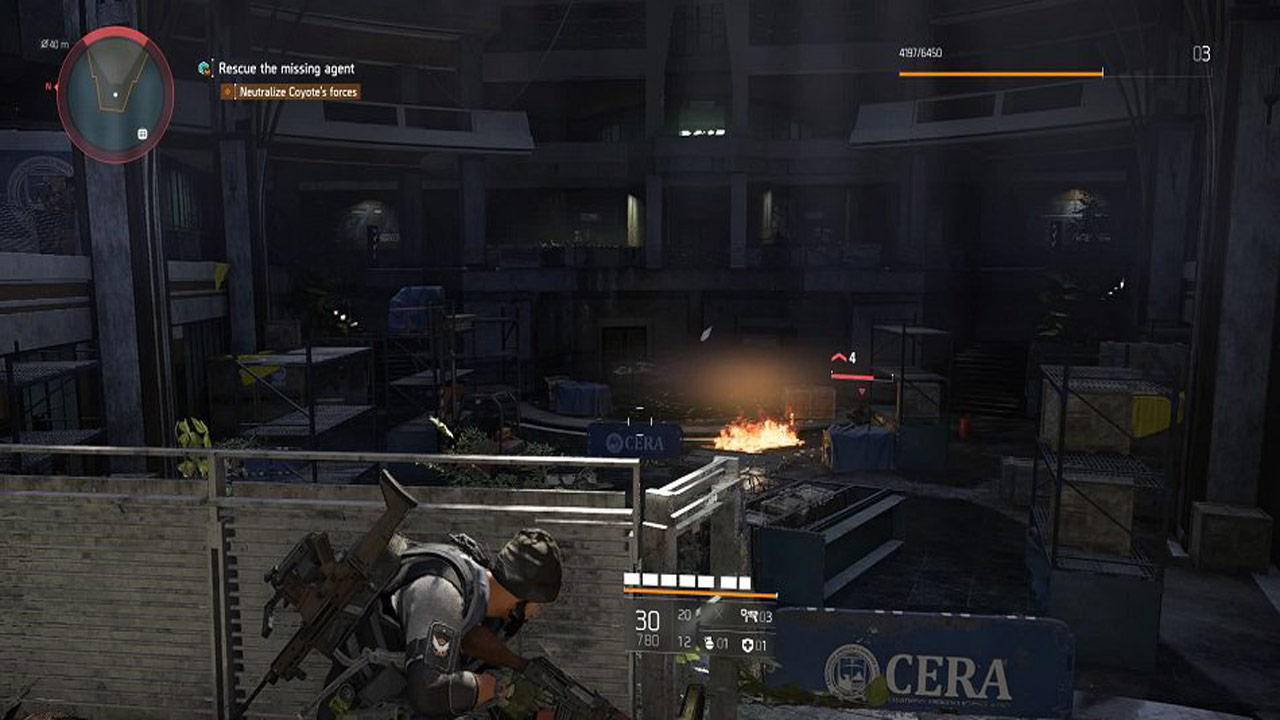Use the armor kit shield icon
Viewport: 1280px width, 720px height.
(x=745, y=643)
